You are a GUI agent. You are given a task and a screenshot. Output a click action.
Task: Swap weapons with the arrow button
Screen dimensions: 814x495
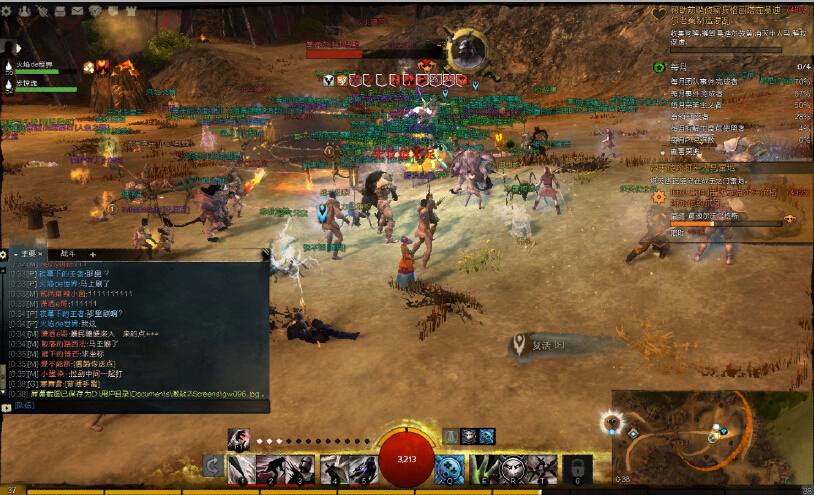[x=212, y=466]
